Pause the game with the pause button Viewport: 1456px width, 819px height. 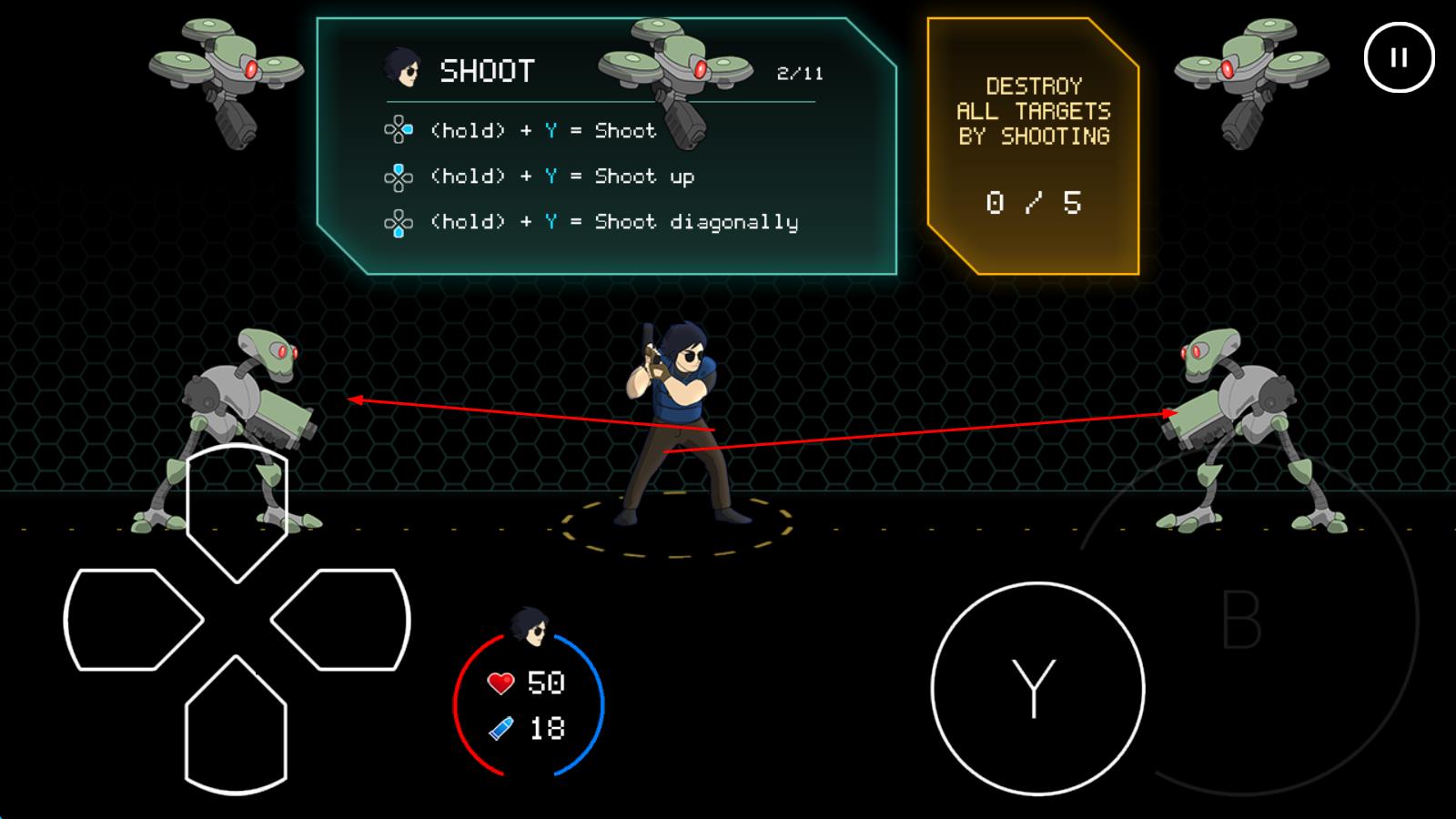coord(1399,57)
